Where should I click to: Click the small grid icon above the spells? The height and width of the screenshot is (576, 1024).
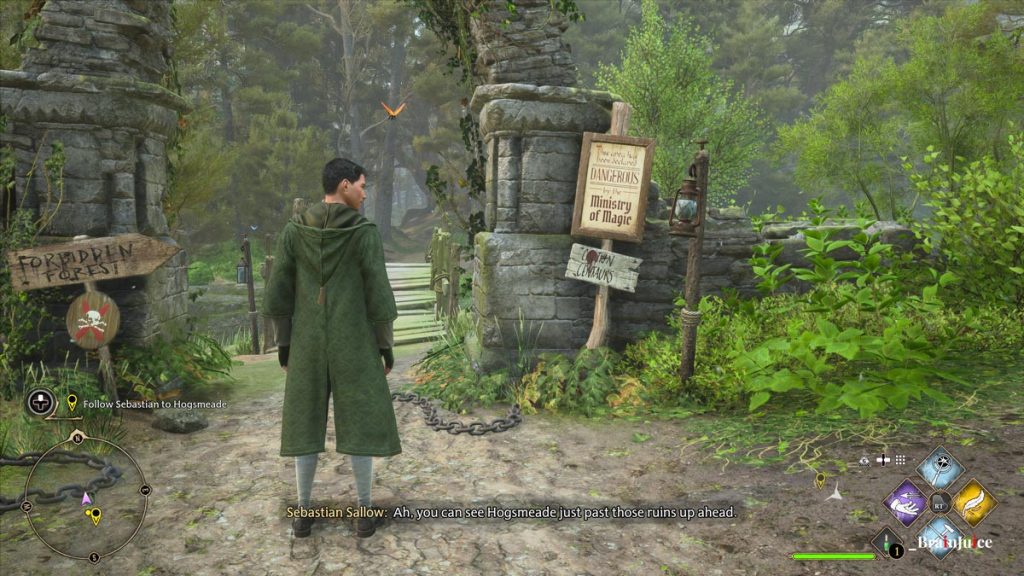[x=900, y=460]
